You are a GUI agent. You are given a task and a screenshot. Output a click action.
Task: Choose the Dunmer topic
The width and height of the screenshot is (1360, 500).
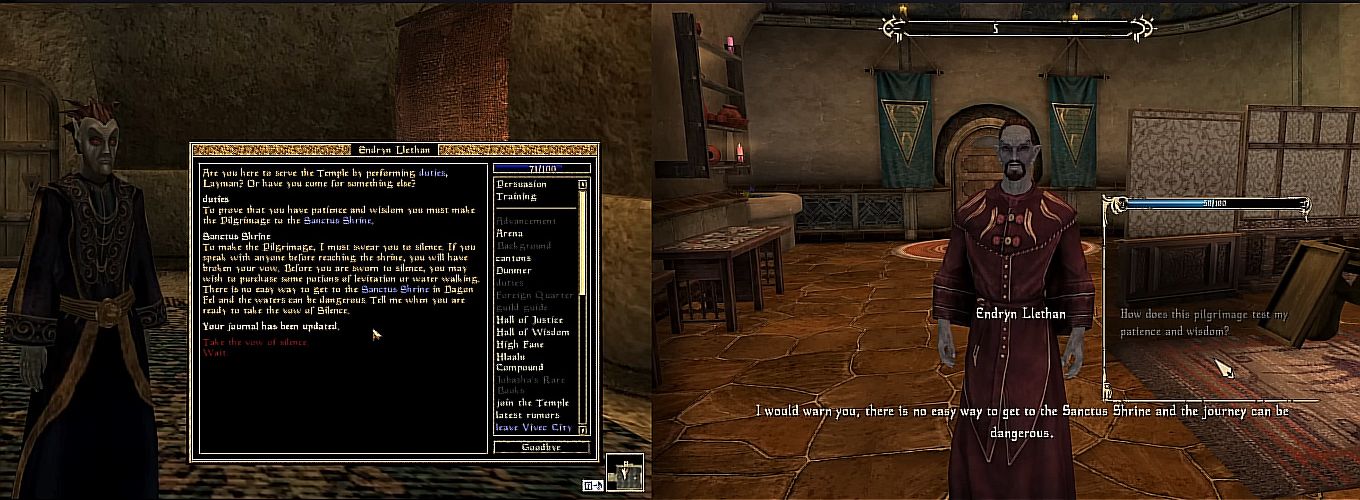[514, 270]
